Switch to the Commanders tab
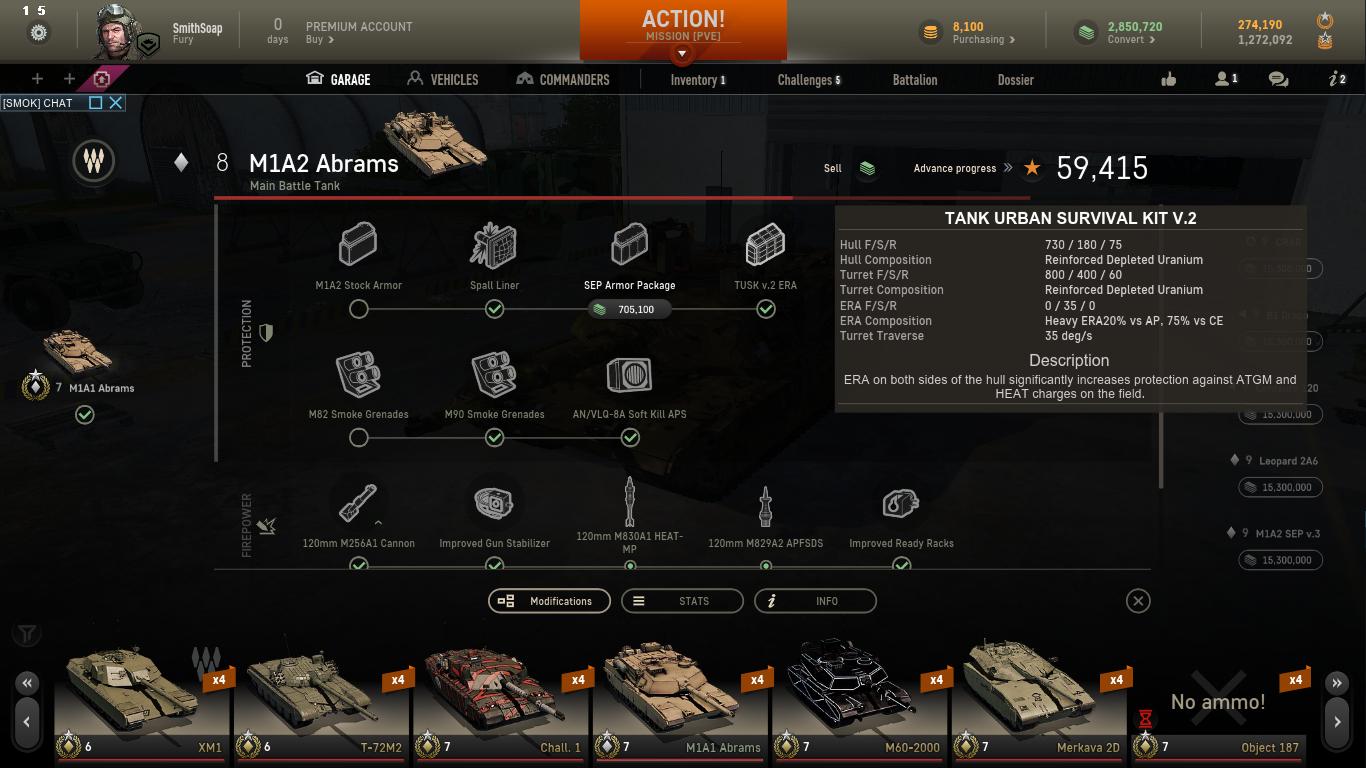 (x=562, y=79)
